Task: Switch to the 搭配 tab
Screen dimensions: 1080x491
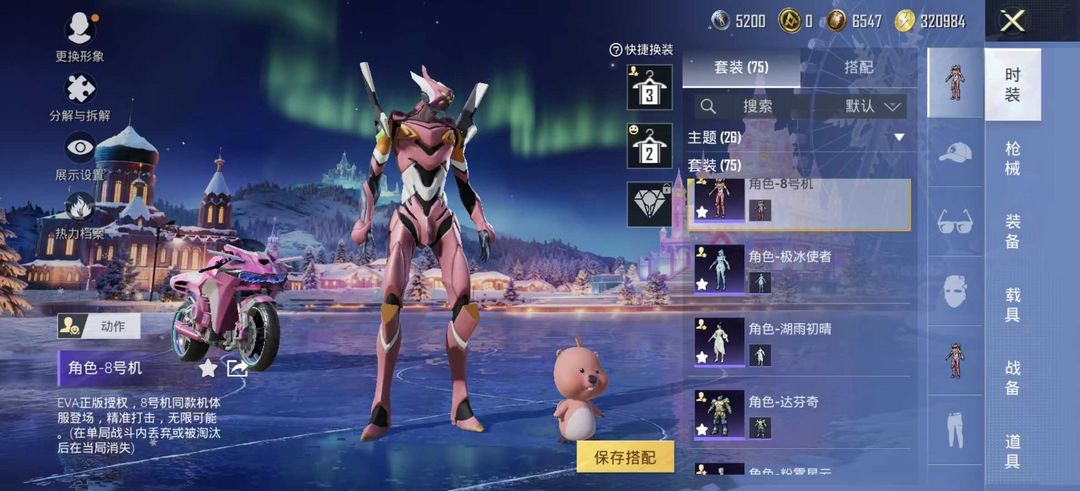Action: (x=858, y=67)
